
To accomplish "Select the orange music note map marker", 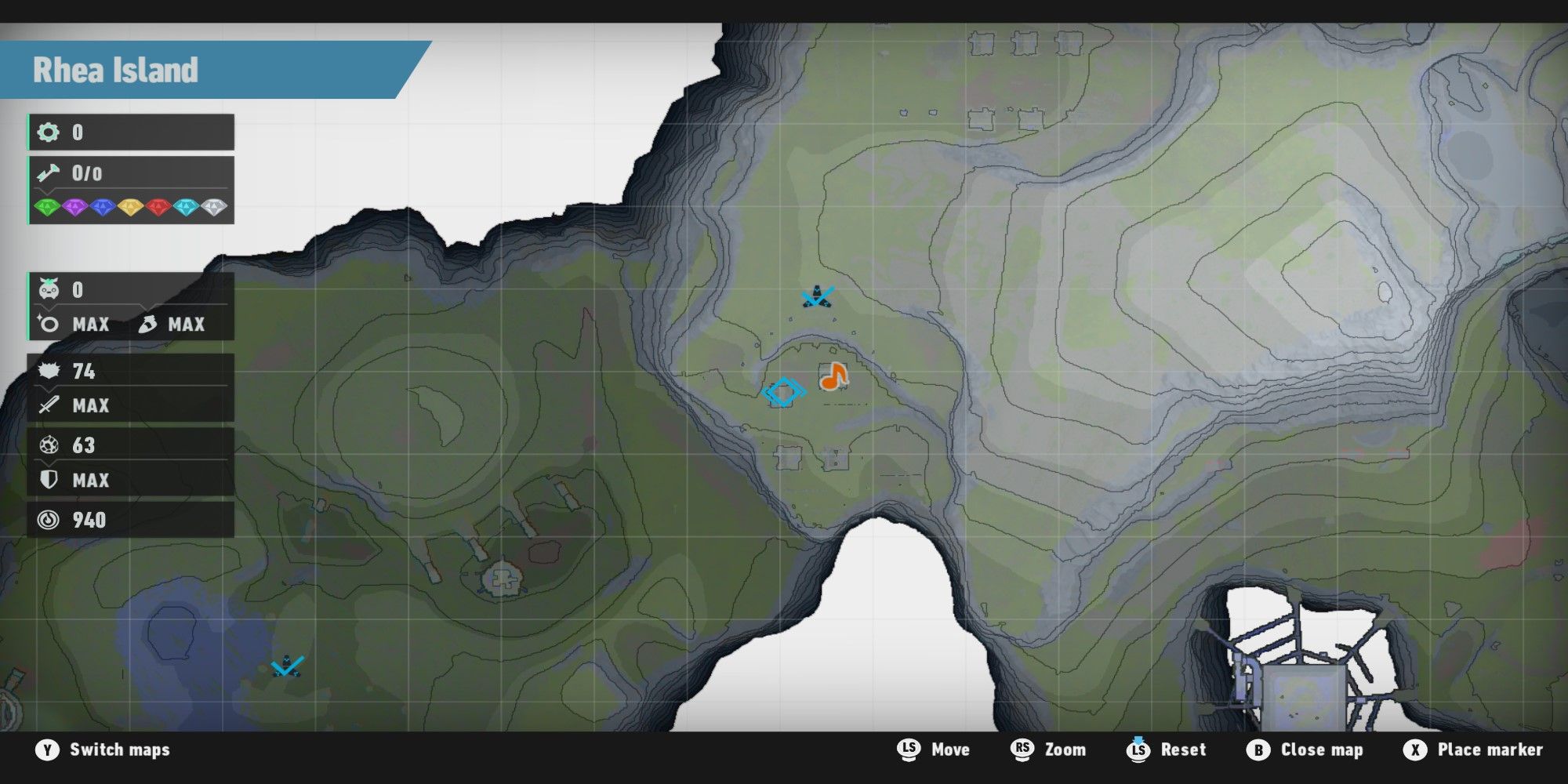I will pyautogui.click(x=833, y=377).
